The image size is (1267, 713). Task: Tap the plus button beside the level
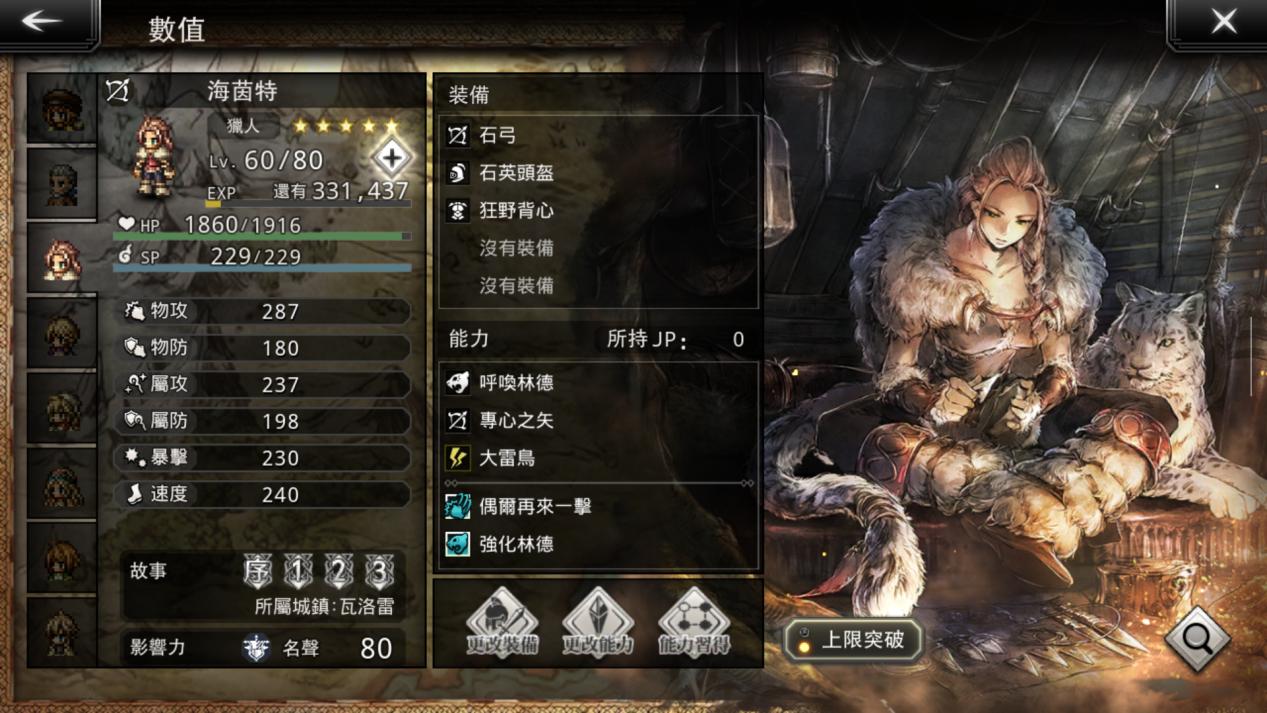(391, 157)
